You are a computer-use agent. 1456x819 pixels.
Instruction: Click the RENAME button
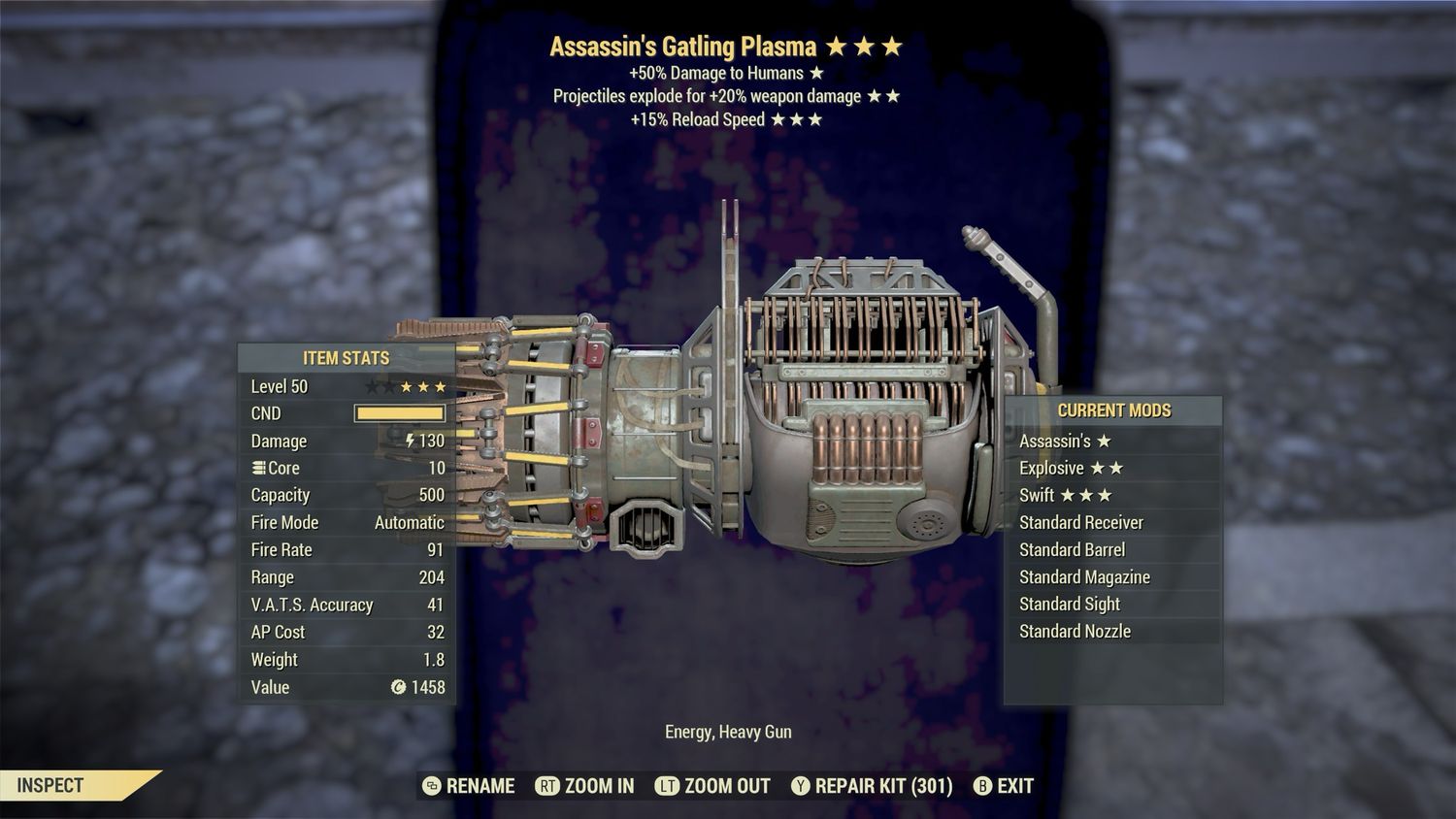tap(470, 786)
